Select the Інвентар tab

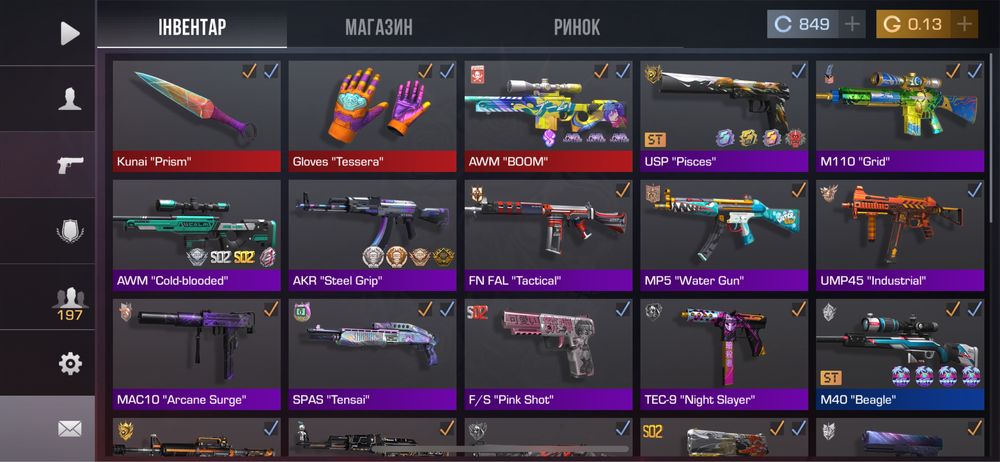(x=192, y=27)
